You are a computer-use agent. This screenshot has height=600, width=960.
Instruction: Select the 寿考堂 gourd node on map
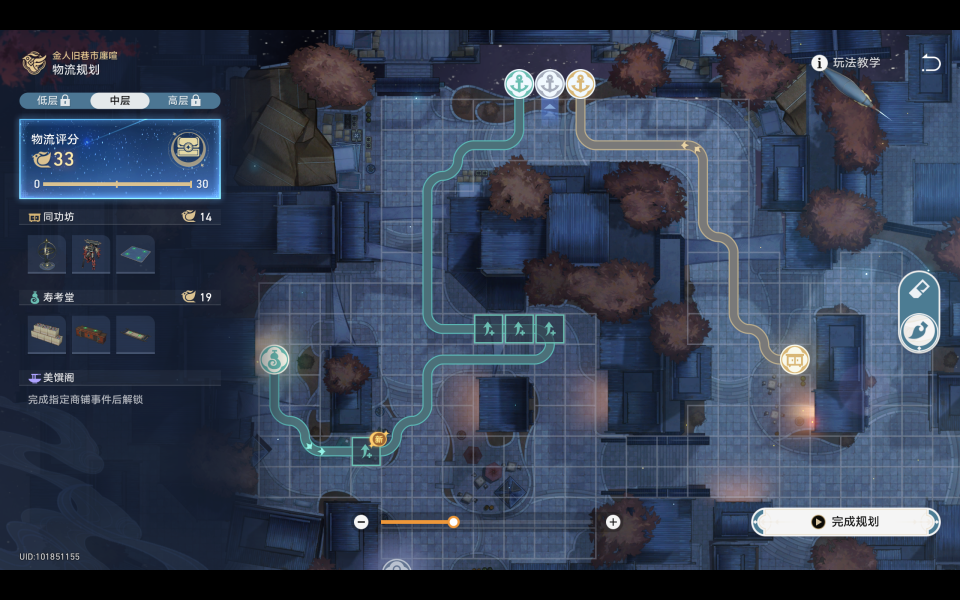click(274, 359)
